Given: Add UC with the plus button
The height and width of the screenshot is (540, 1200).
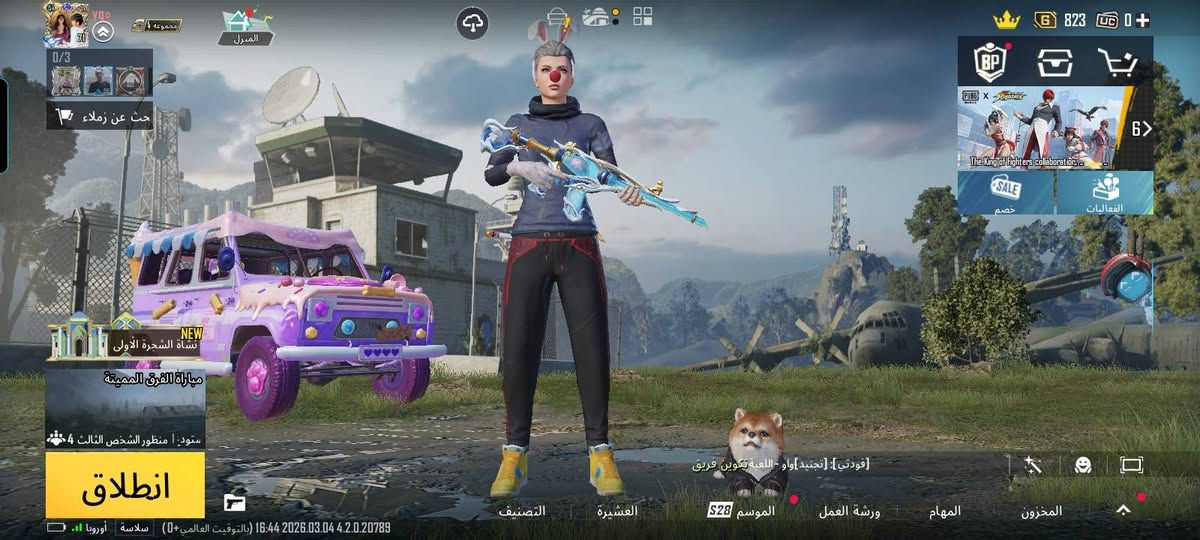Looking at the screenshot, I should coord(1142,19).
